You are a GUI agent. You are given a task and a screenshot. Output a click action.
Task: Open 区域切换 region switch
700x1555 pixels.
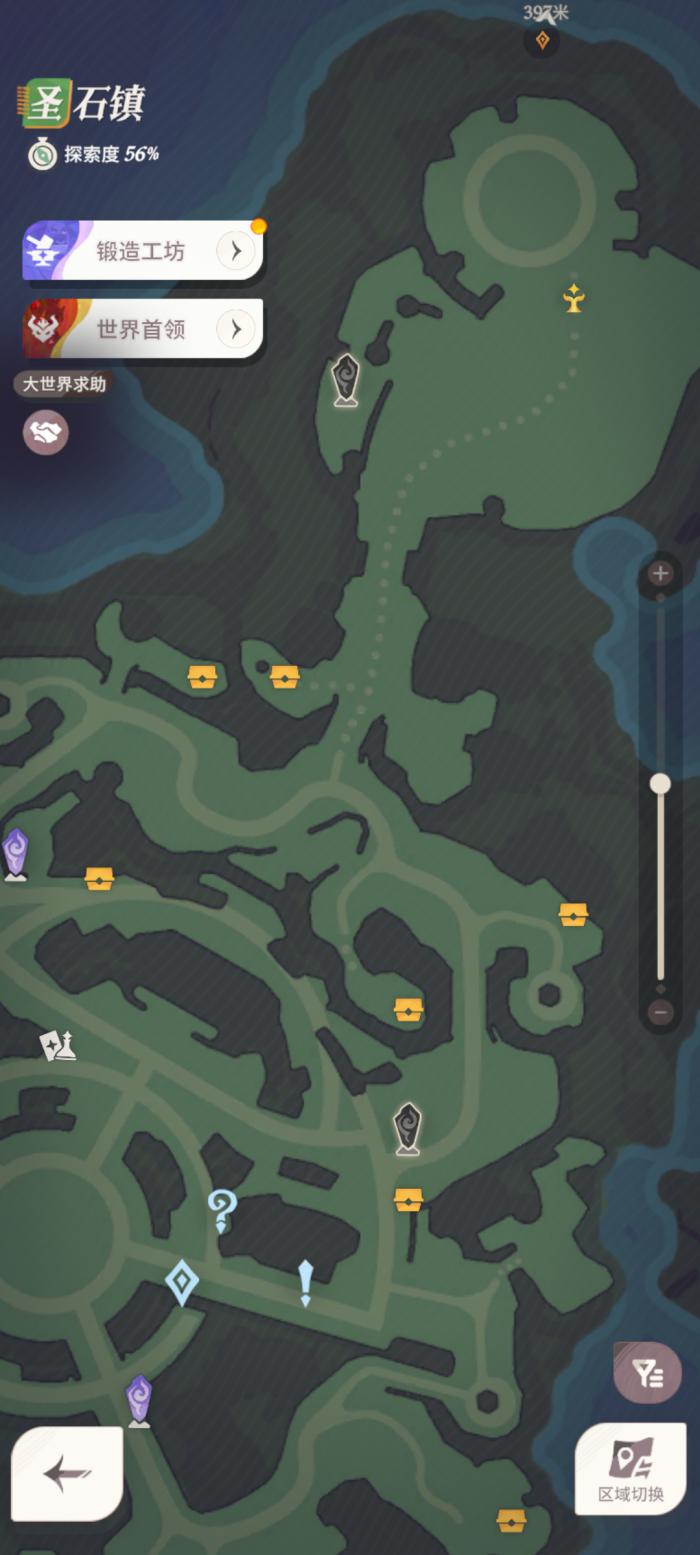coord(631,1468)
